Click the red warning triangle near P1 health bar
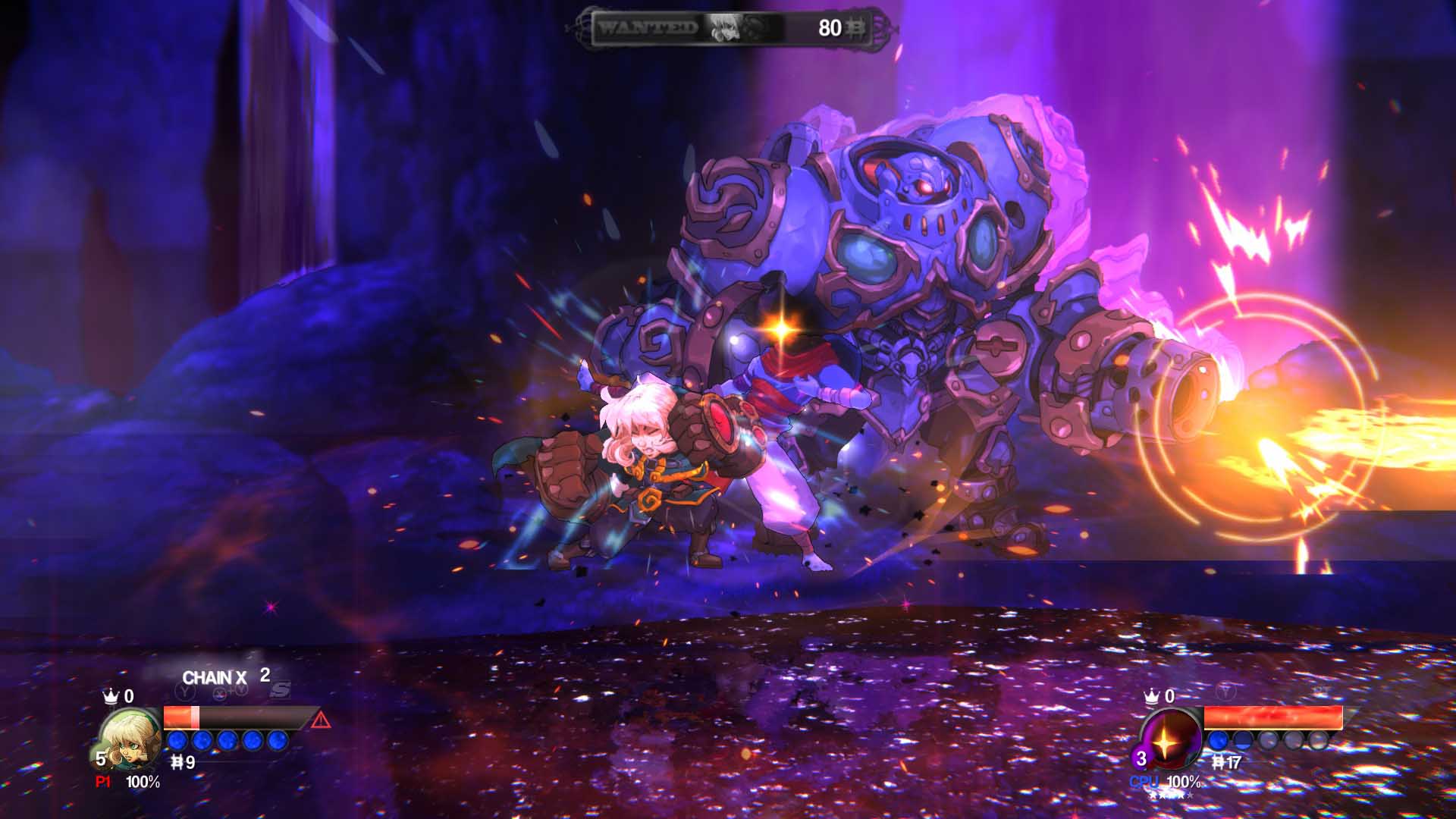This screenshot has width=1456, height=819. coord(320,720)
